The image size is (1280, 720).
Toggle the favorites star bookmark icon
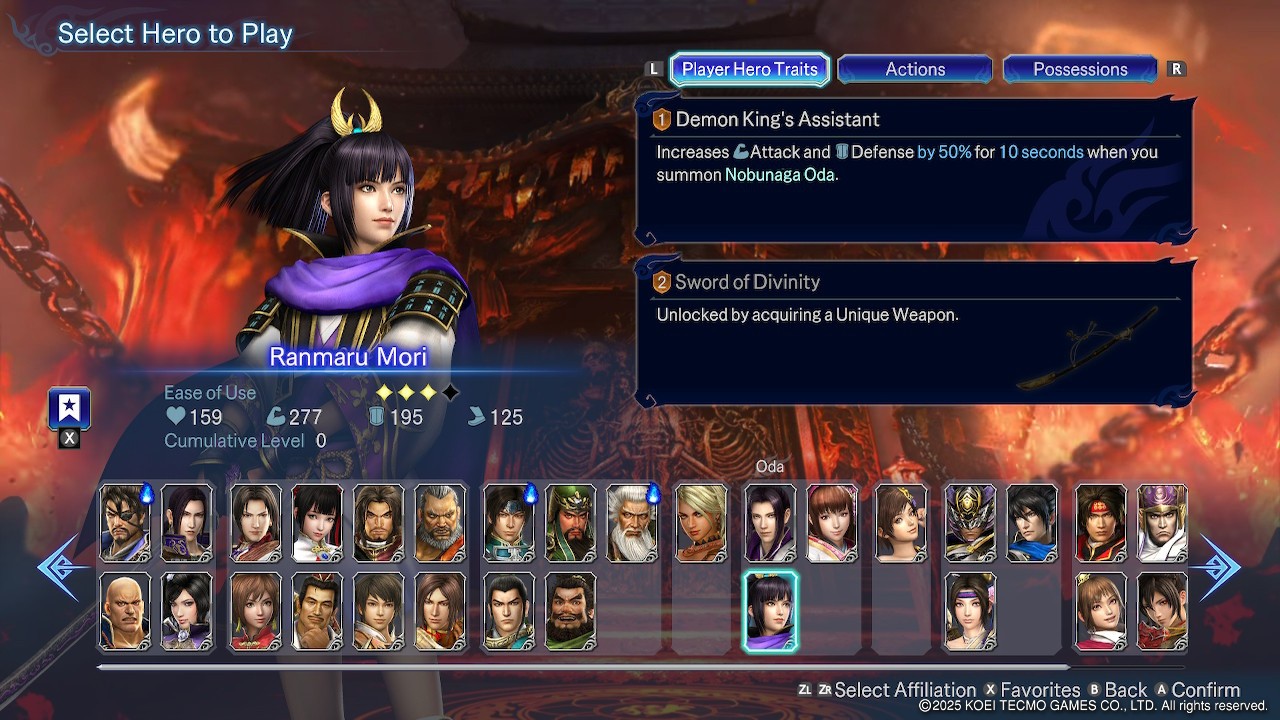coord(69,408)
